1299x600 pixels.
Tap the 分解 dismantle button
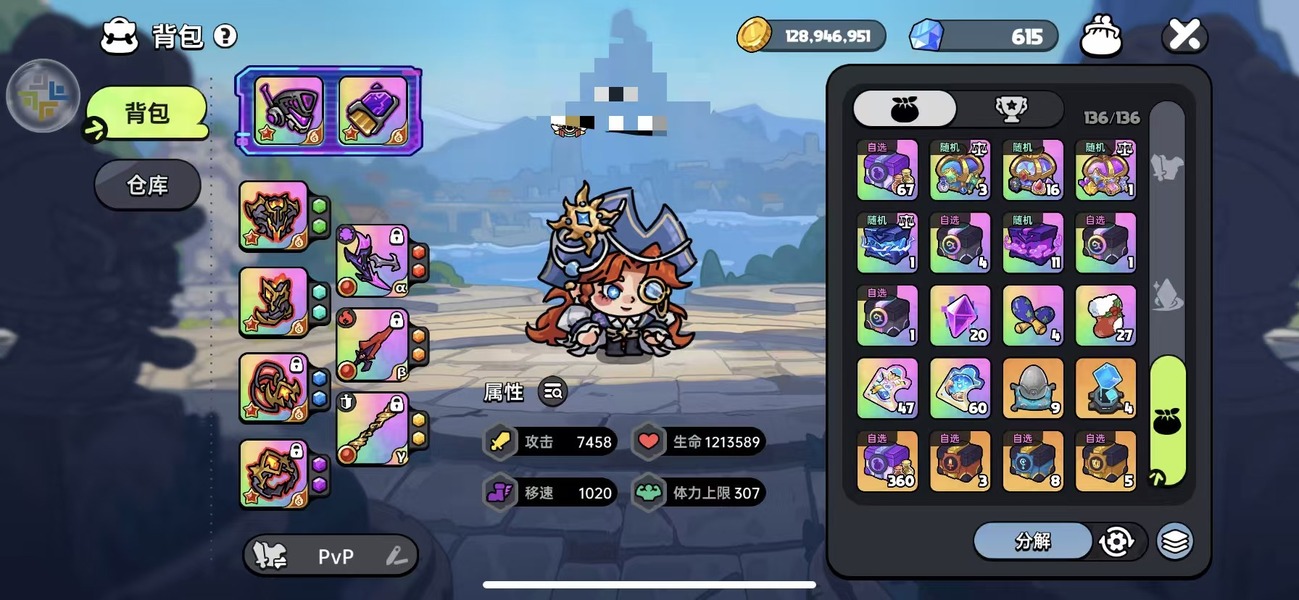point(1032,541)
